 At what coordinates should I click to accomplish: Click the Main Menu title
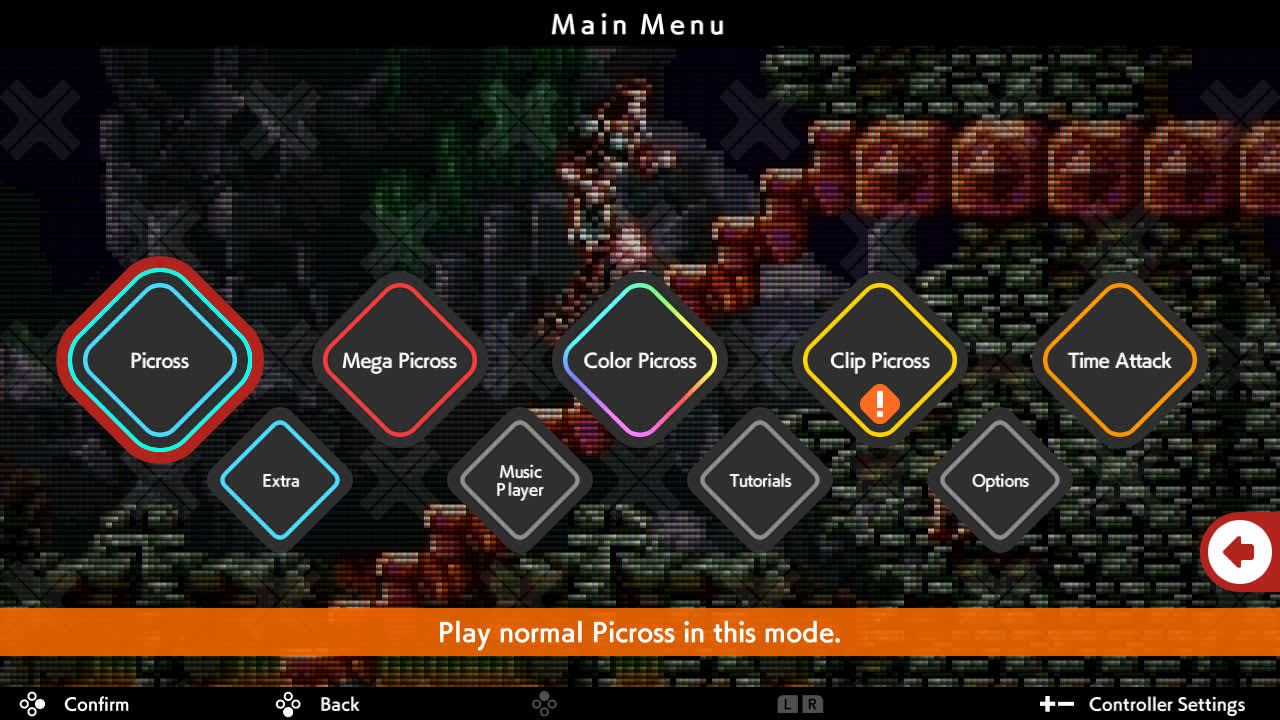pyautogui.click(x=639, y=25)
